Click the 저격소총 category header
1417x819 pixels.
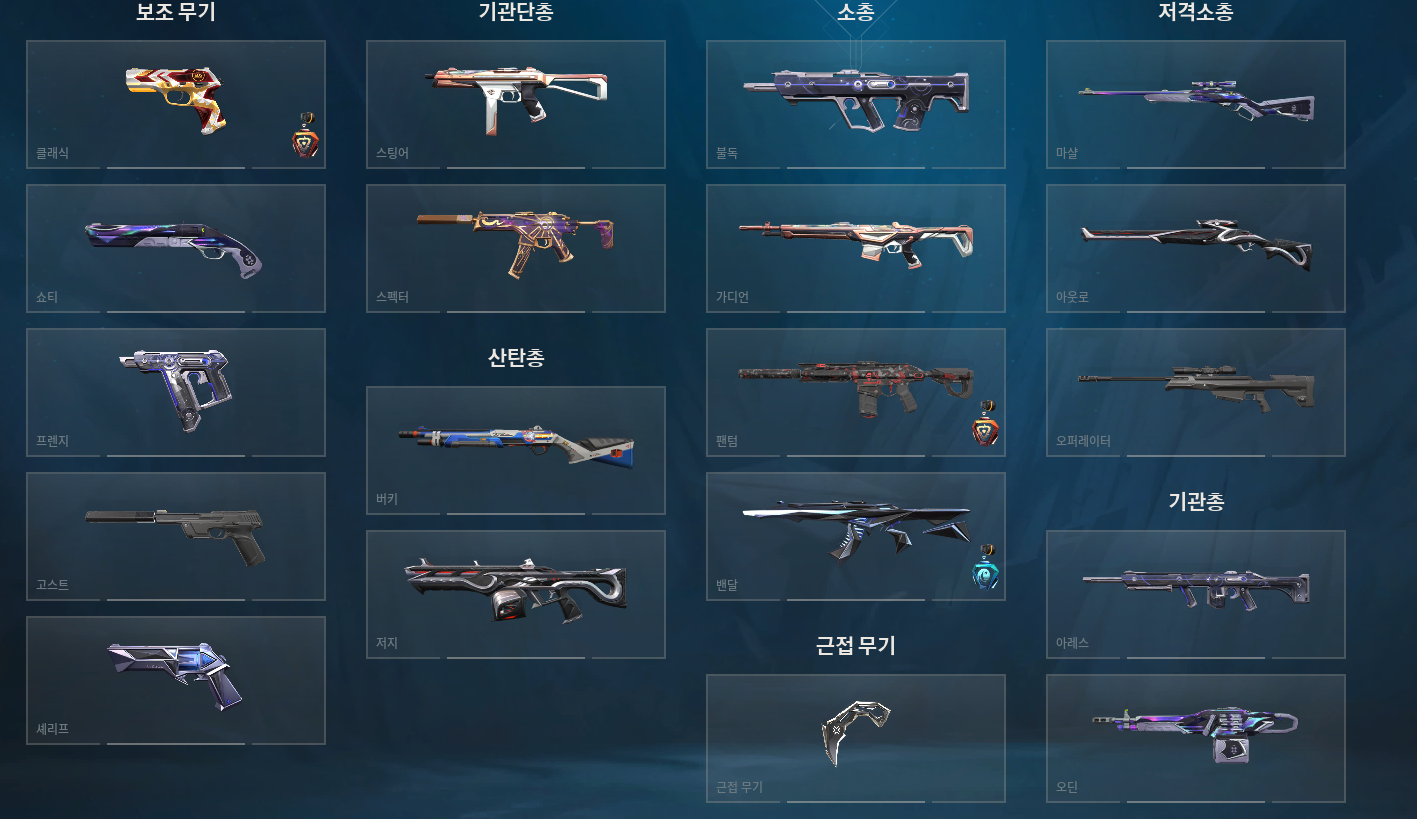point(1195,13)
